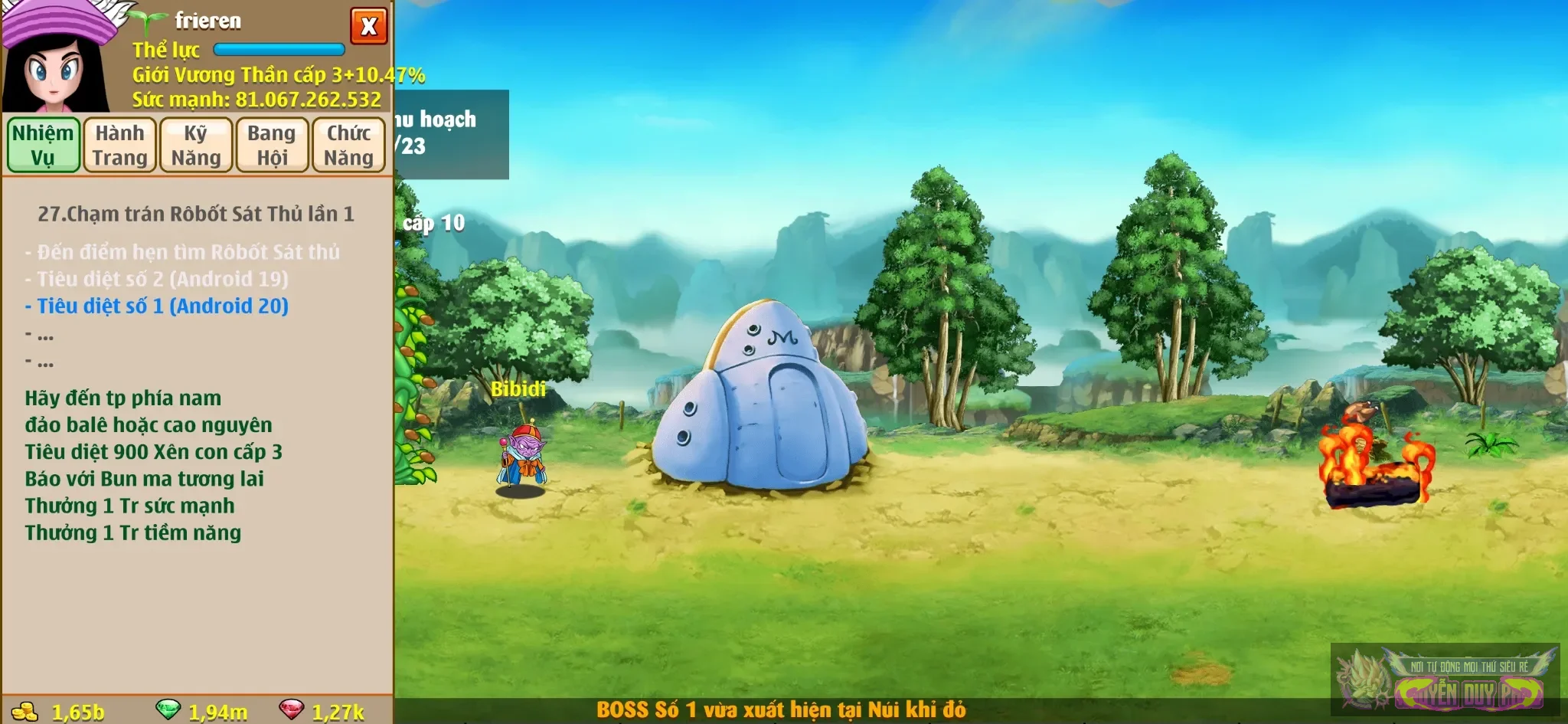Close the character panel with the X button
The image size is (1568, 724).
coord(368,27)
